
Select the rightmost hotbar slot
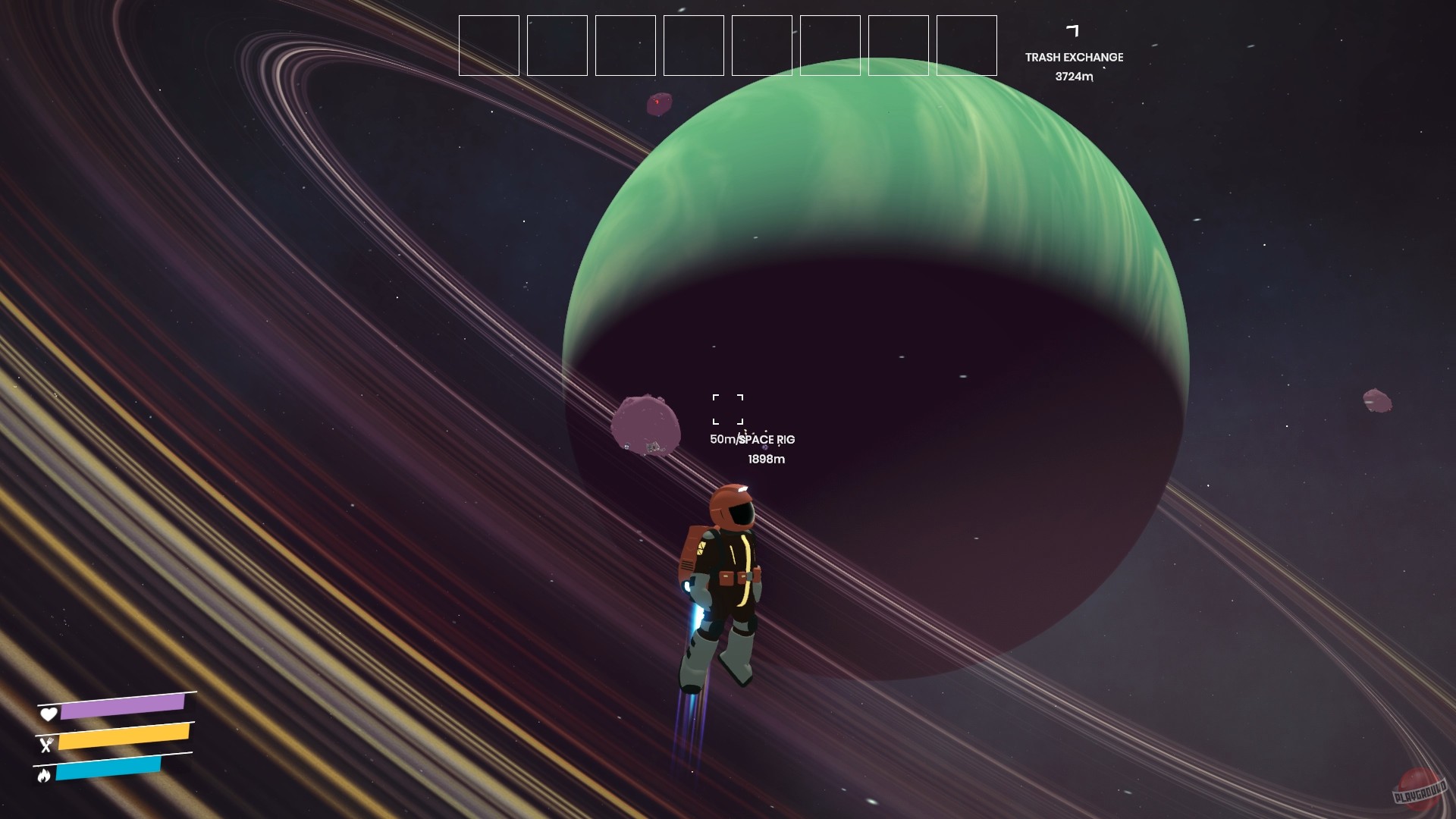(x=966, y=46)
